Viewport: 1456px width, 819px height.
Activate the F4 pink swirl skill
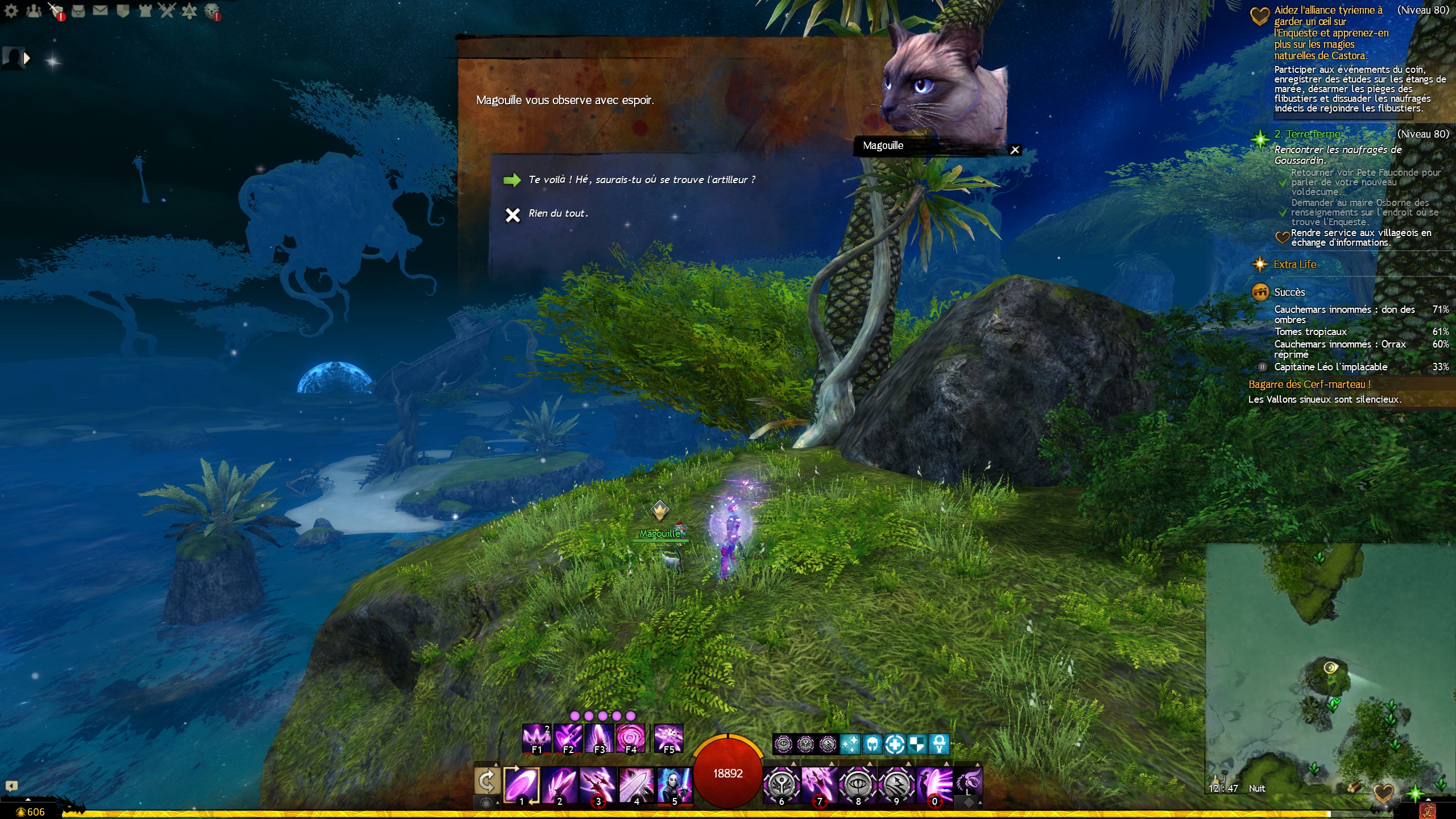[x=630, y=738]
